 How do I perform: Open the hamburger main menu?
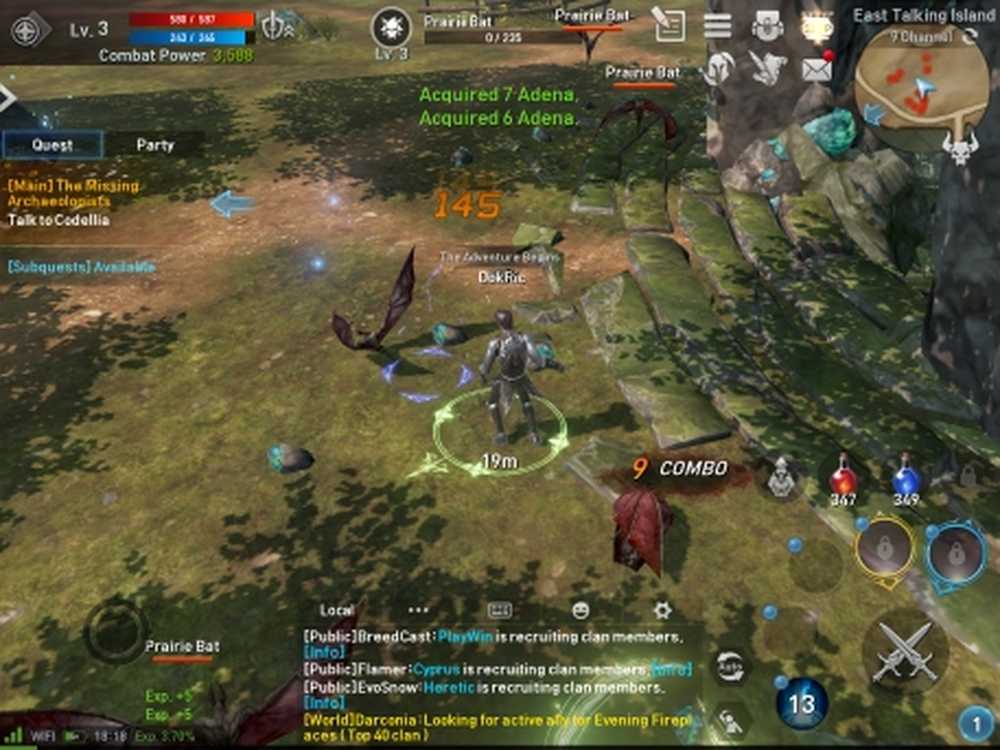pos(717,25)
